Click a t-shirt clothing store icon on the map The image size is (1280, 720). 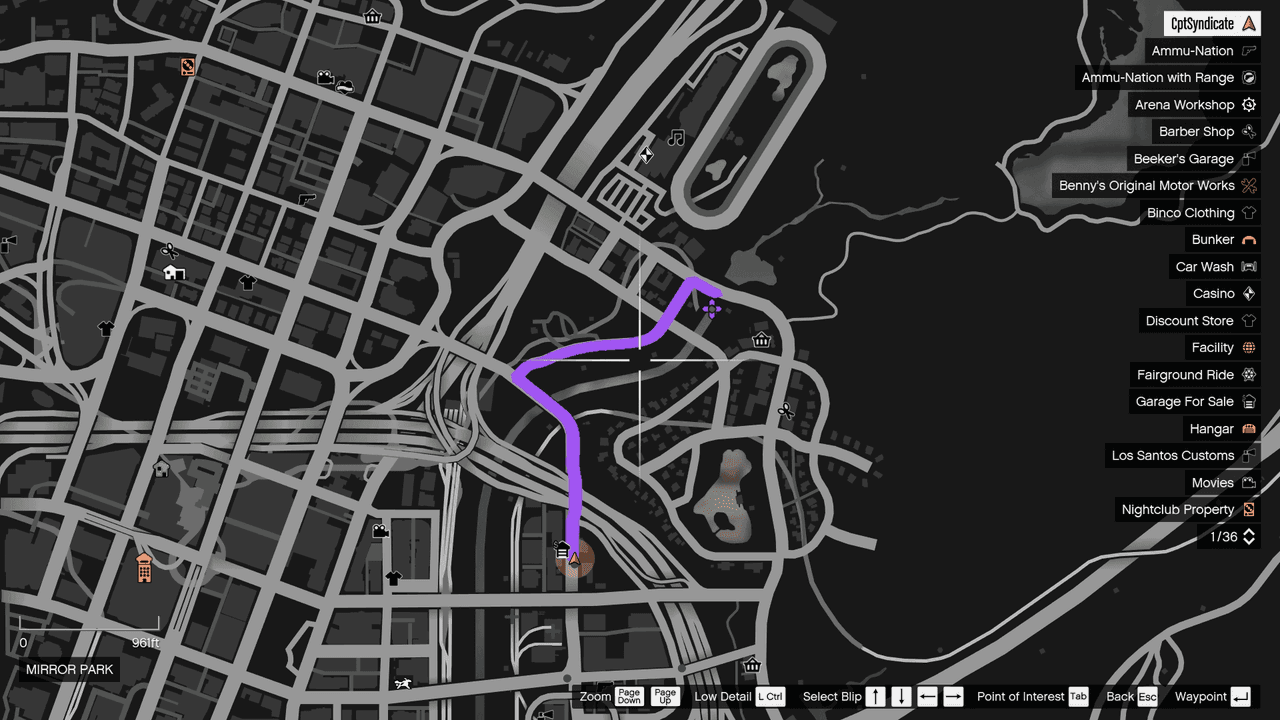246,282
